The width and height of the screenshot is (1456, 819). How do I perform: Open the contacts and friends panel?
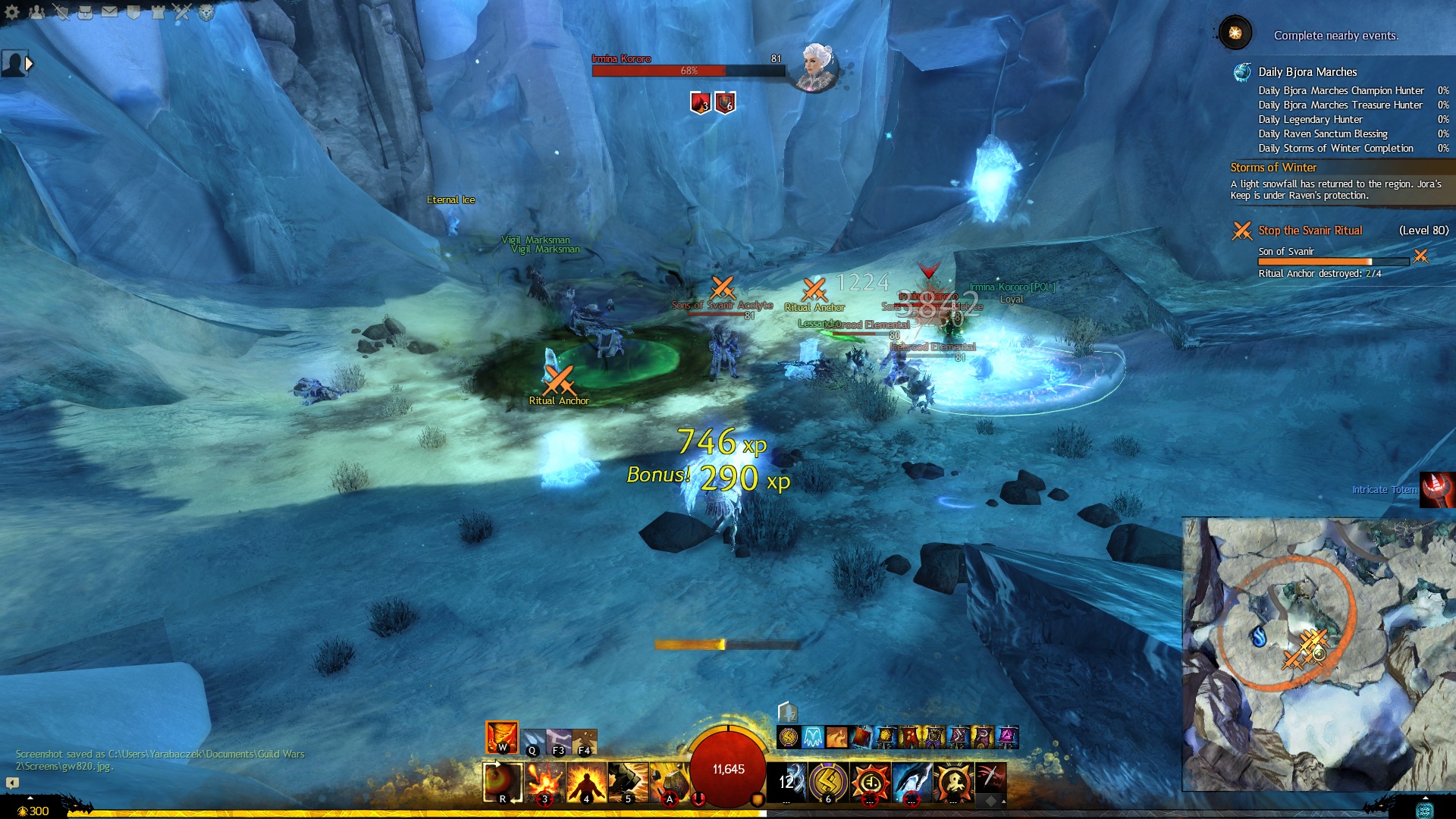click(36, 11)
